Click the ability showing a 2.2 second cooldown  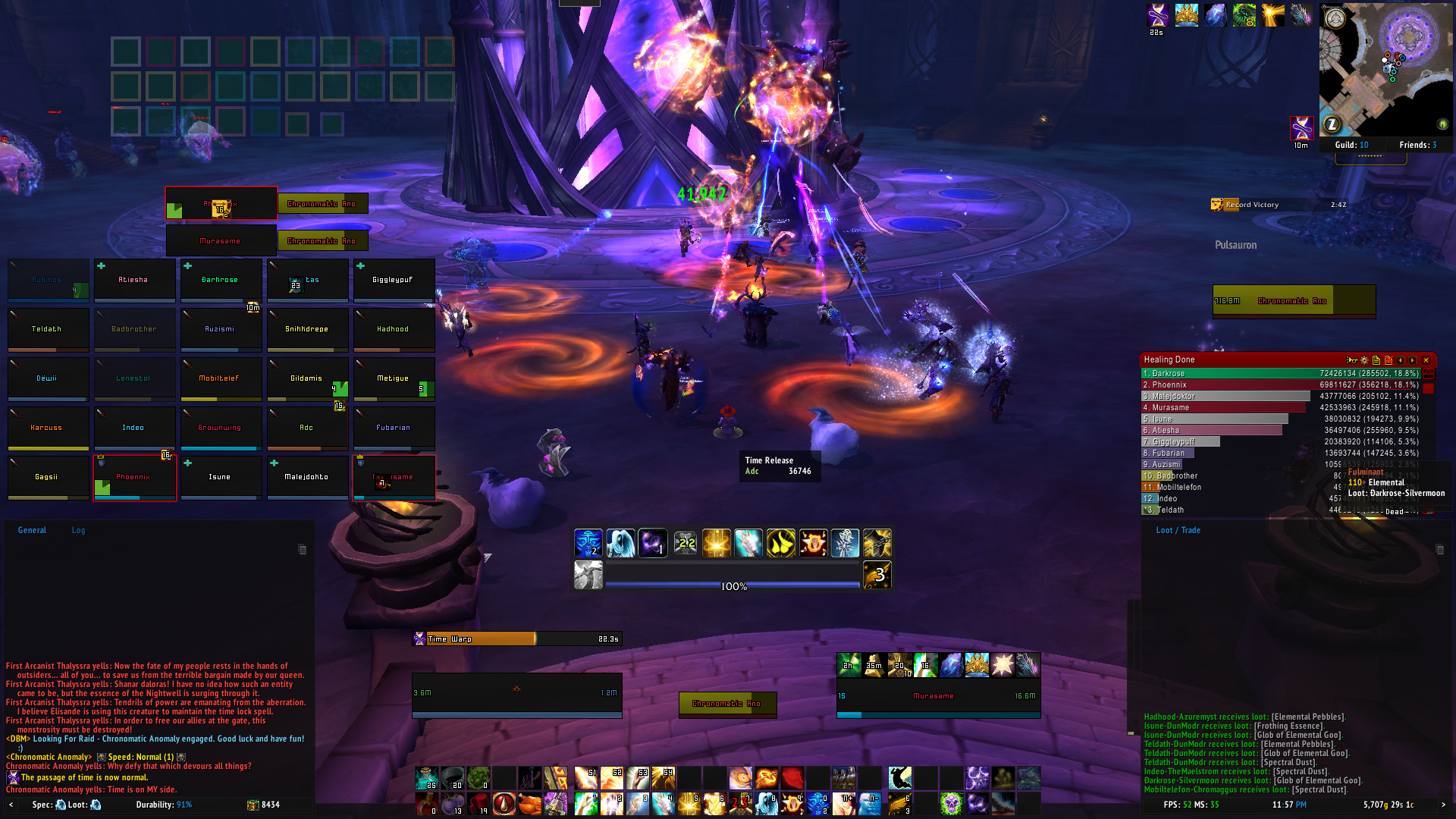[686, 543]
